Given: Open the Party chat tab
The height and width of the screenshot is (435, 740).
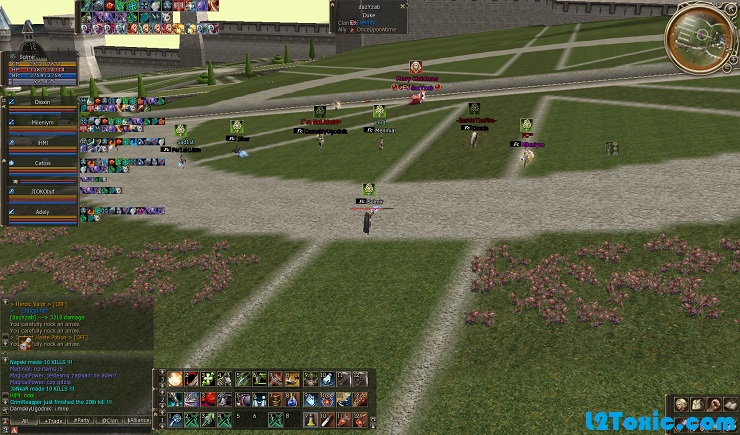Looking at the screenshot, I should pos(81,421).
